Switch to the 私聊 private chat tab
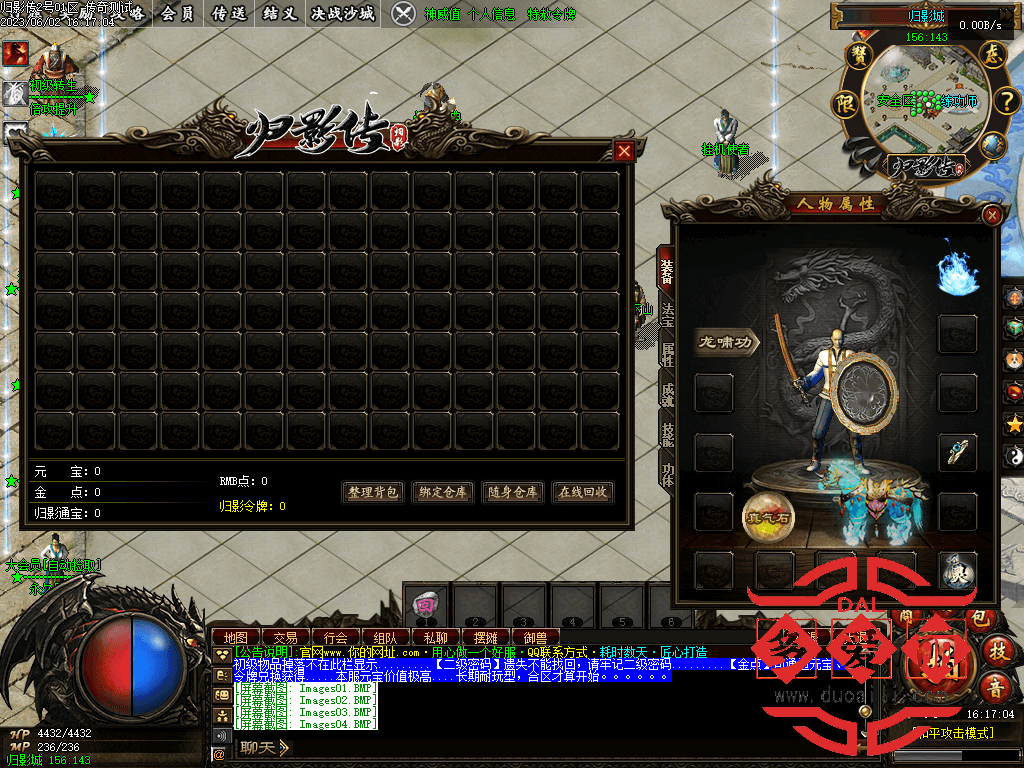1024x768 pixels. 435,637
